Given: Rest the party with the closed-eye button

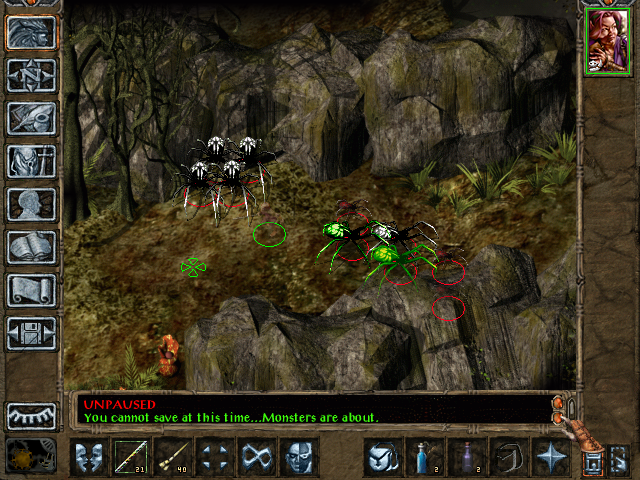Looking at the screenshot, I should 31,416.
